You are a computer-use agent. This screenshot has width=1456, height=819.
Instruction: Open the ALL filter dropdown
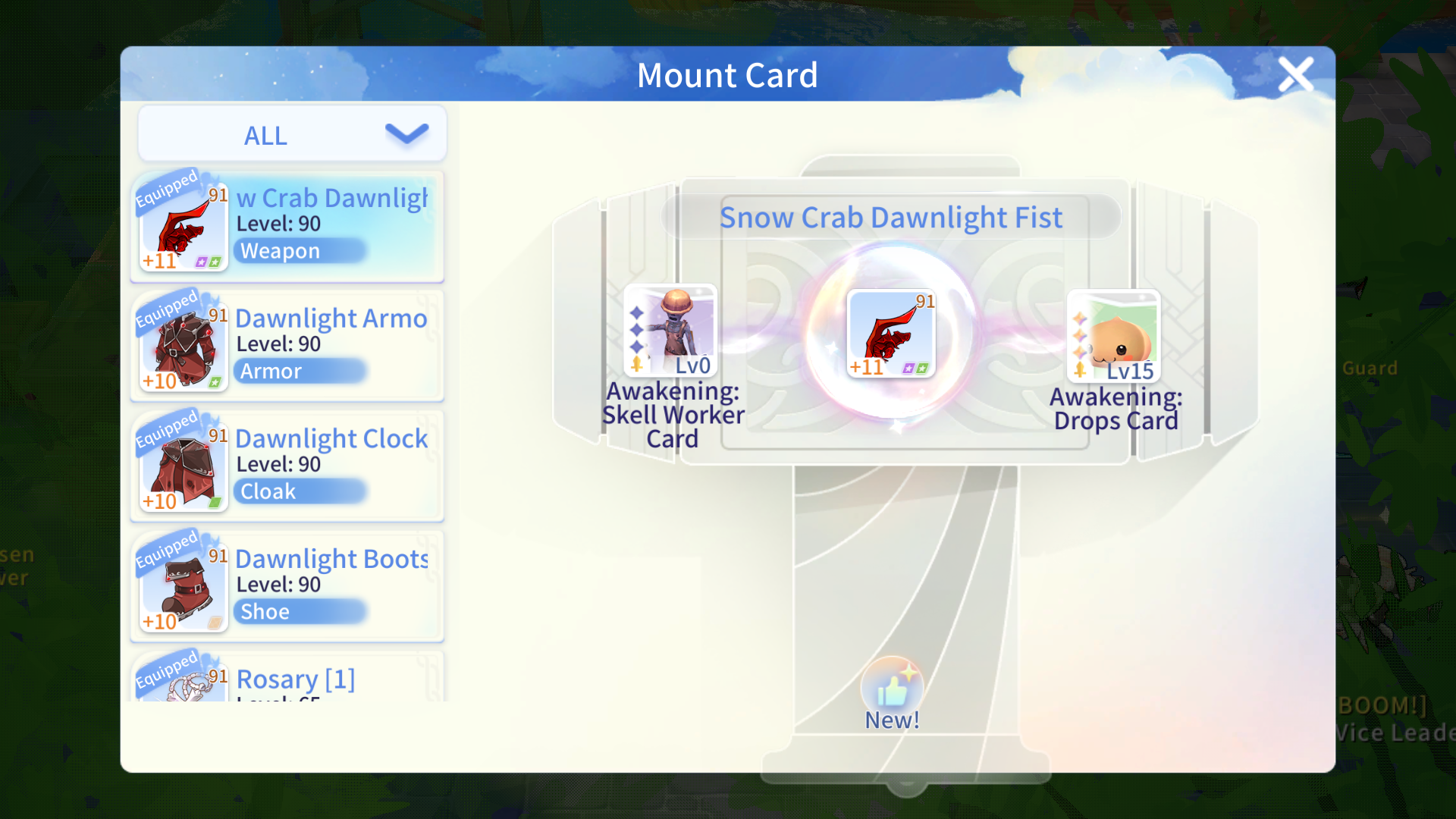[x=292, y=135]
